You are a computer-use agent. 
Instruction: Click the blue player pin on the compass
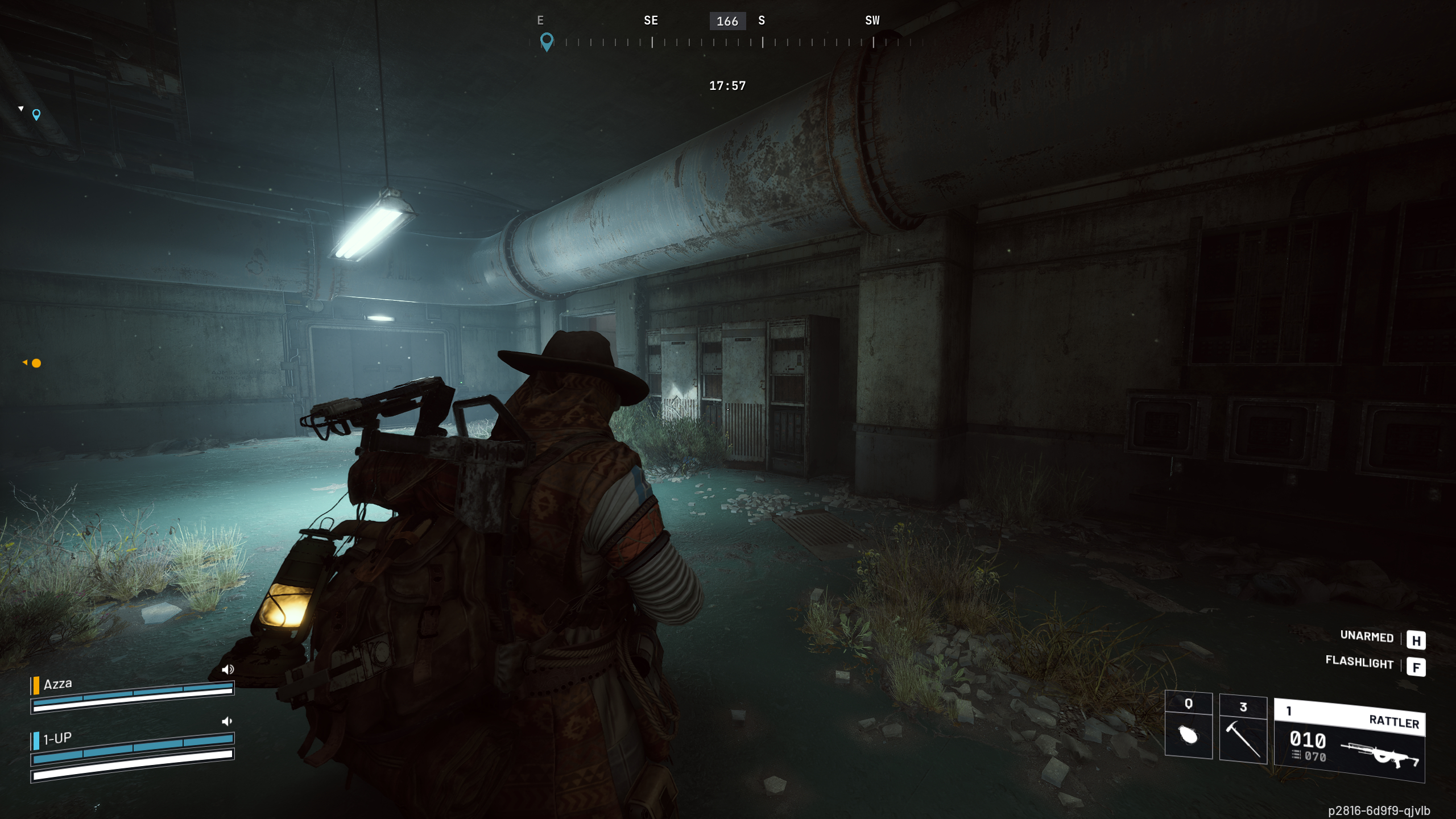click(x=548, y=41)
